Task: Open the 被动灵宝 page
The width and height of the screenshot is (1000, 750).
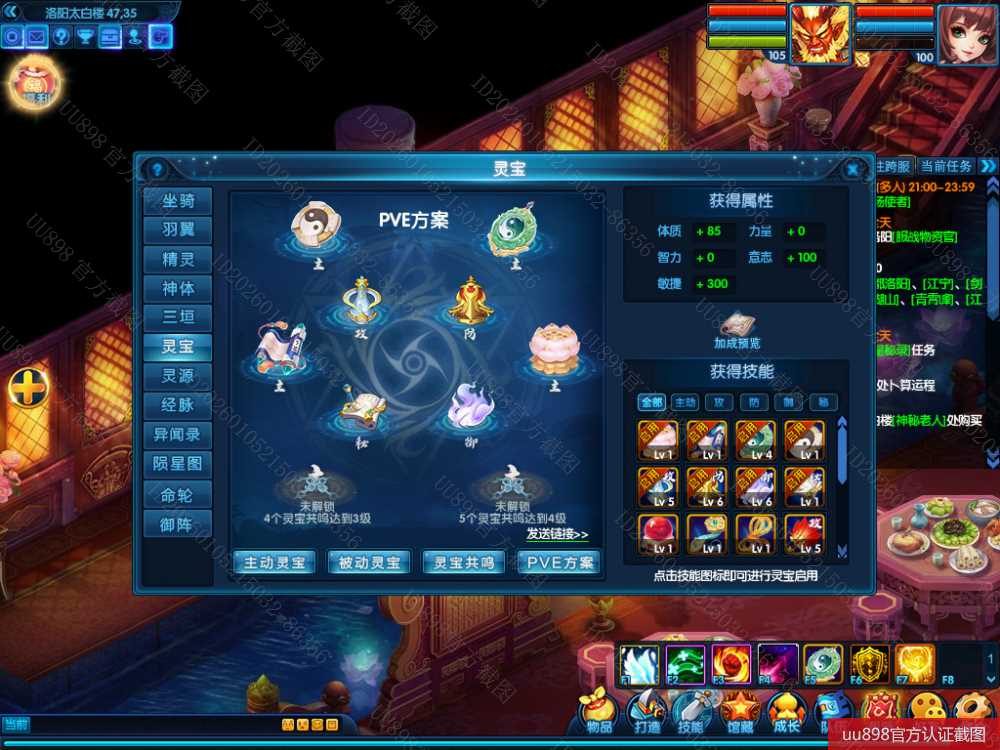Action: click(369, 562)
